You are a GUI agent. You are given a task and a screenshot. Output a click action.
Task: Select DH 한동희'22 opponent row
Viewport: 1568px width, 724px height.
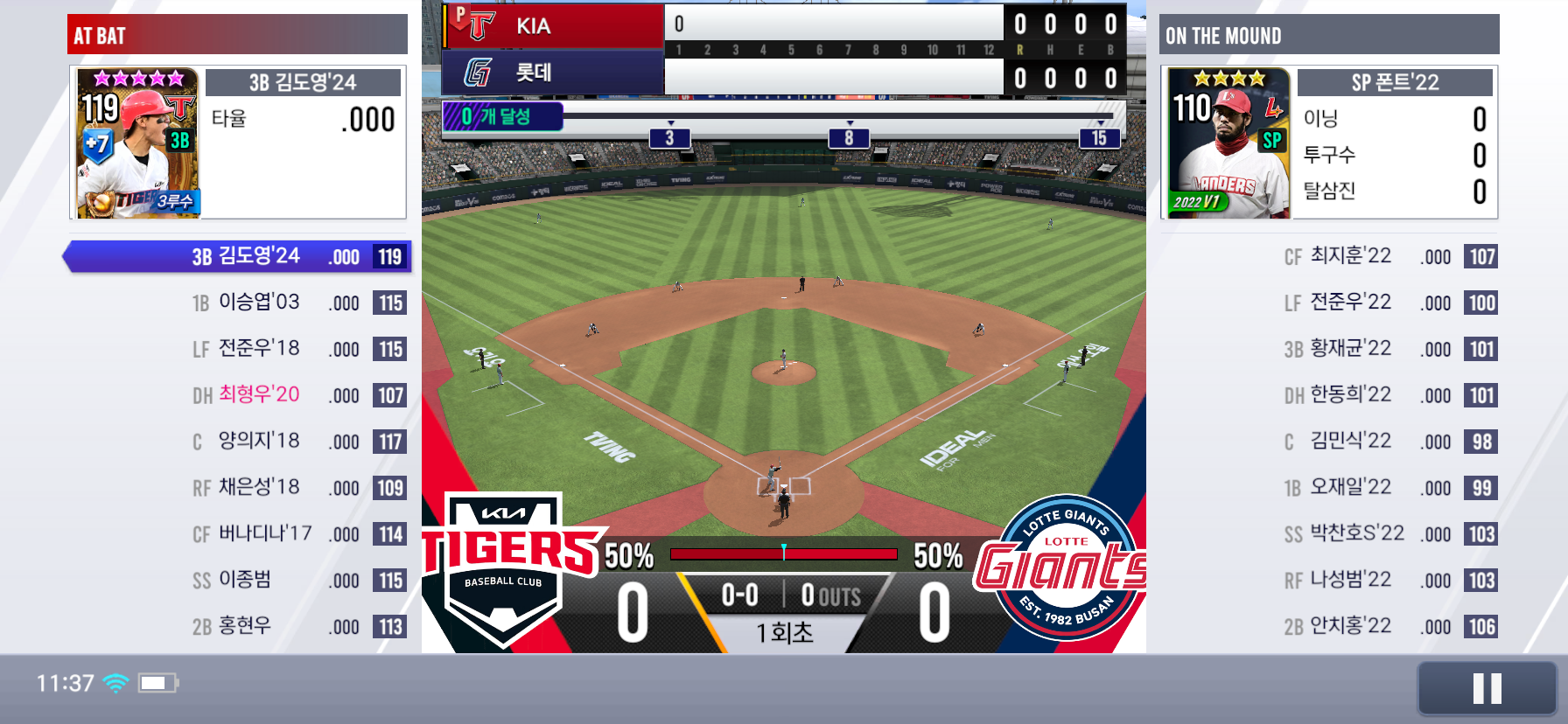click(x=1389, y=395)
